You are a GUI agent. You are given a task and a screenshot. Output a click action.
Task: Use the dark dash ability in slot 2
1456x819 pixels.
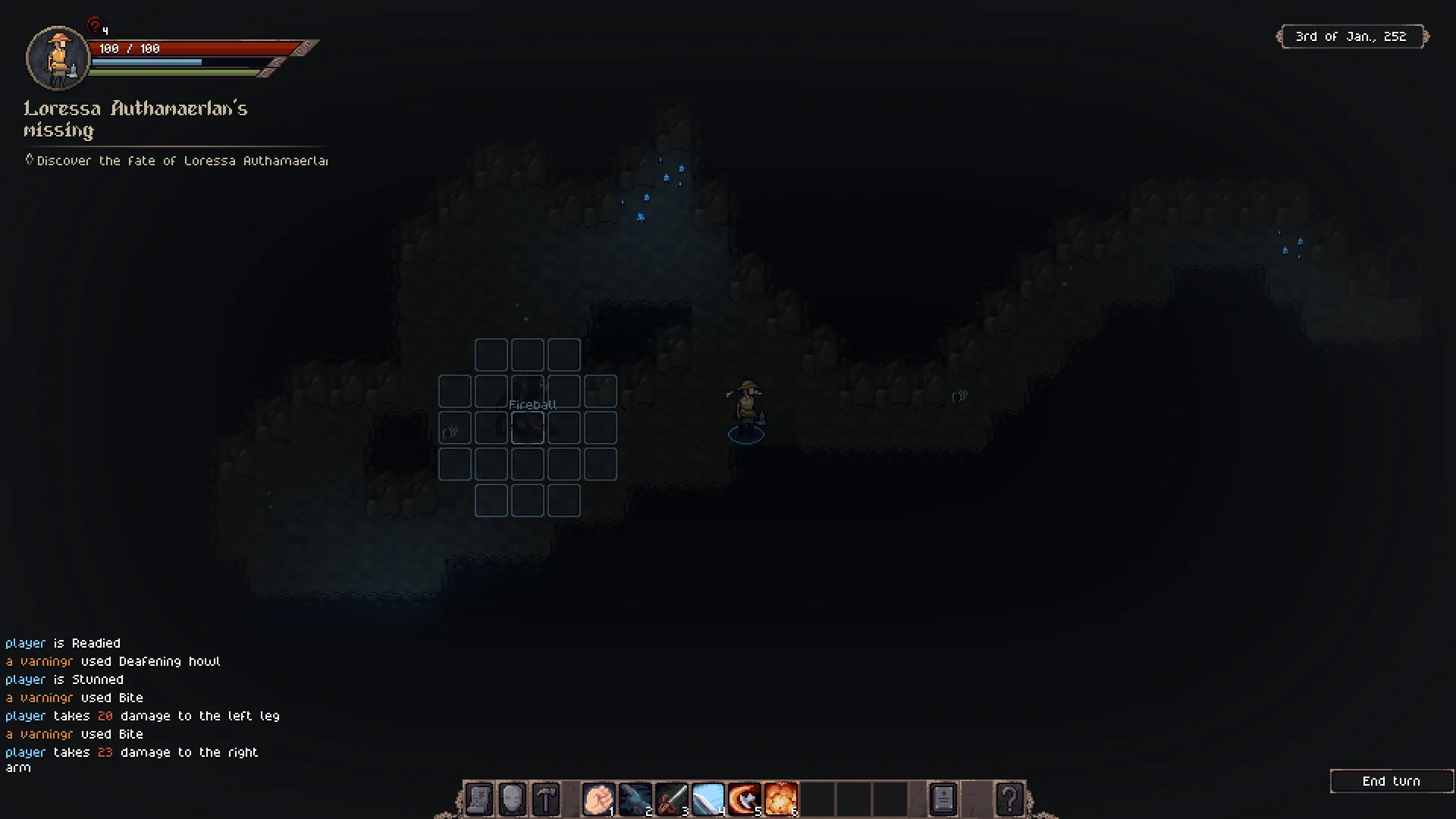pyautogui.click(x=635, y=799)
